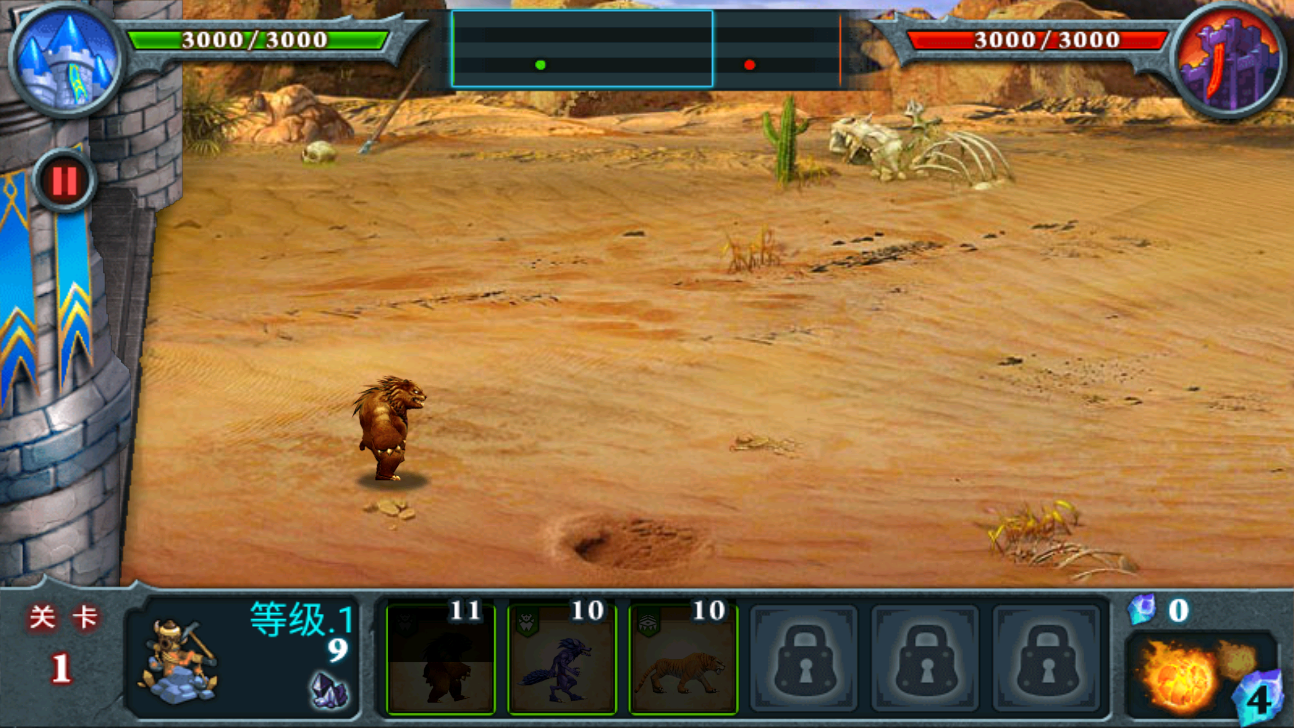Summon the purple werewolf unit card
The width and height of the screenshot is (1294, 728).
(562, 660)
